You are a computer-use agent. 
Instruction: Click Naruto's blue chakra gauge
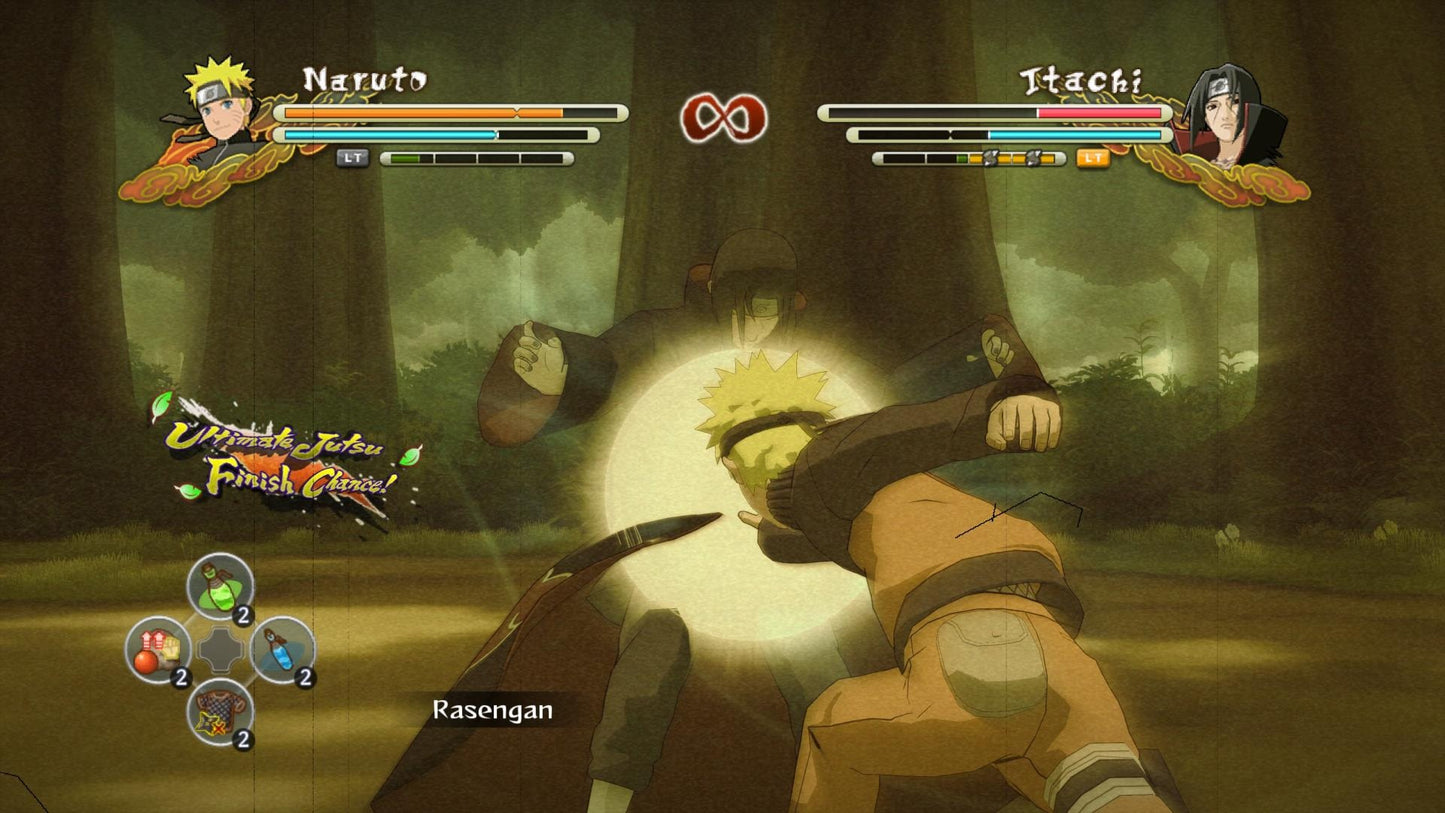point(390,134)
